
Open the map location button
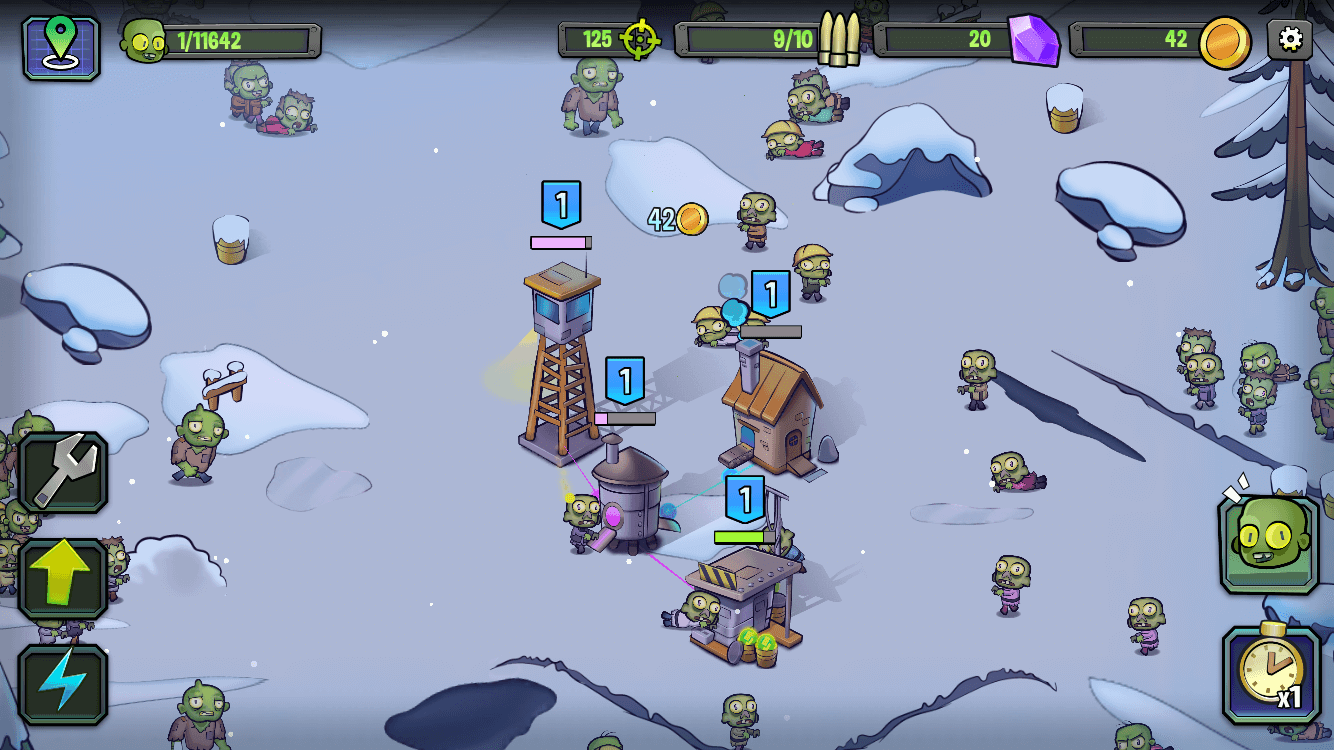tap(61, 47)
